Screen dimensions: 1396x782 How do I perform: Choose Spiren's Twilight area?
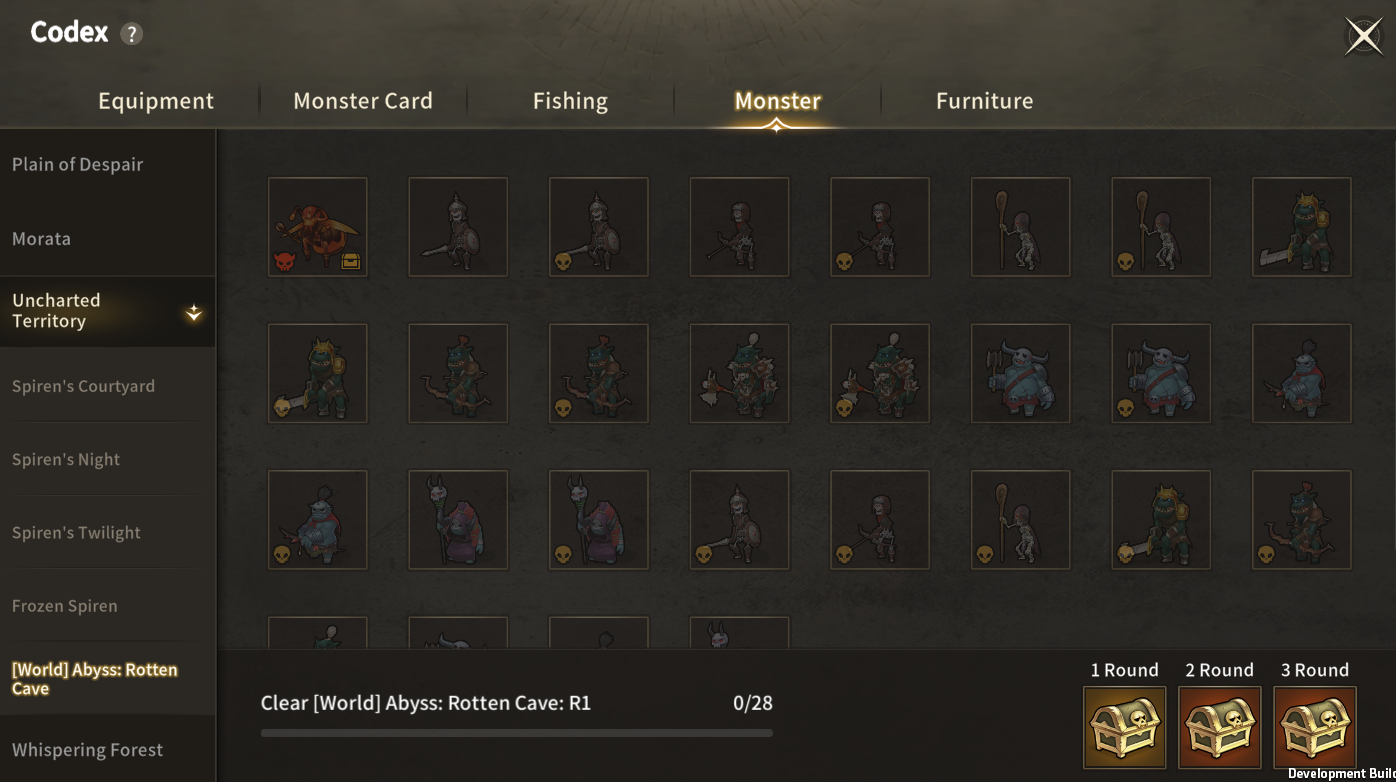[77, 533]
